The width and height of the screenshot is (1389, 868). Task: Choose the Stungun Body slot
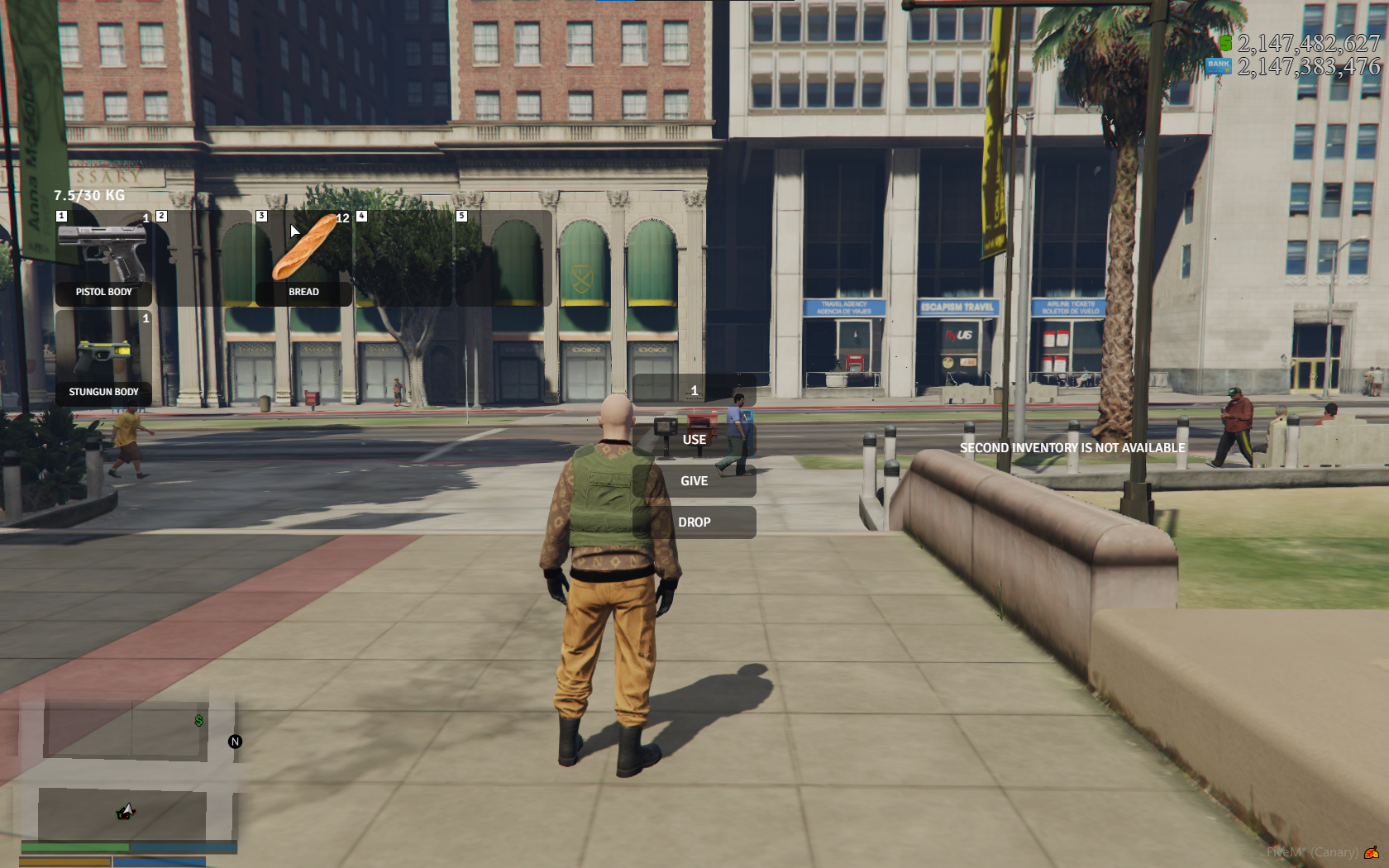(104, 358)
